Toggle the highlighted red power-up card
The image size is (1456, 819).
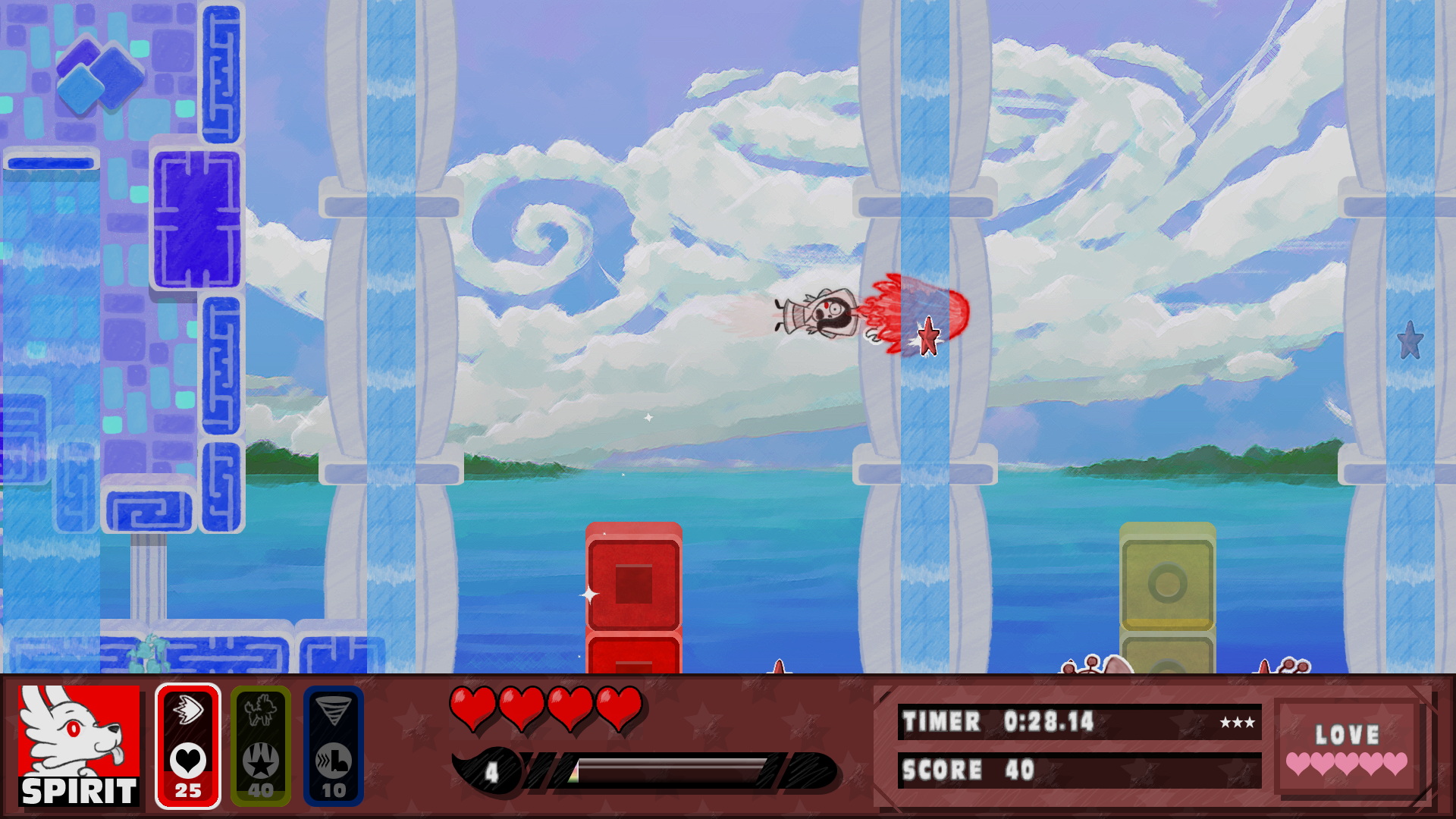188,747
